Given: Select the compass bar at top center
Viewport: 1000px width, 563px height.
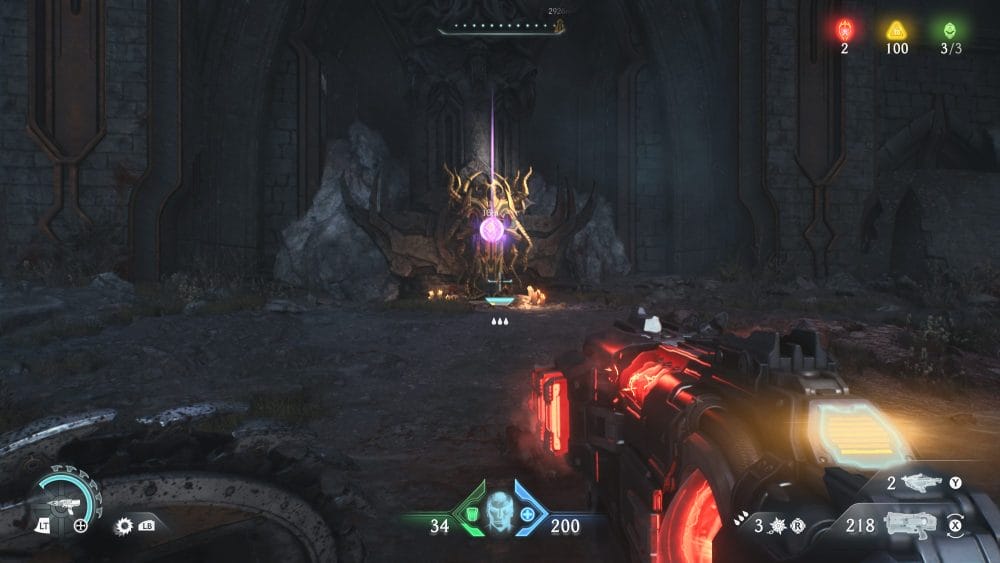Looking at the screenshot, I should point(501,26).
